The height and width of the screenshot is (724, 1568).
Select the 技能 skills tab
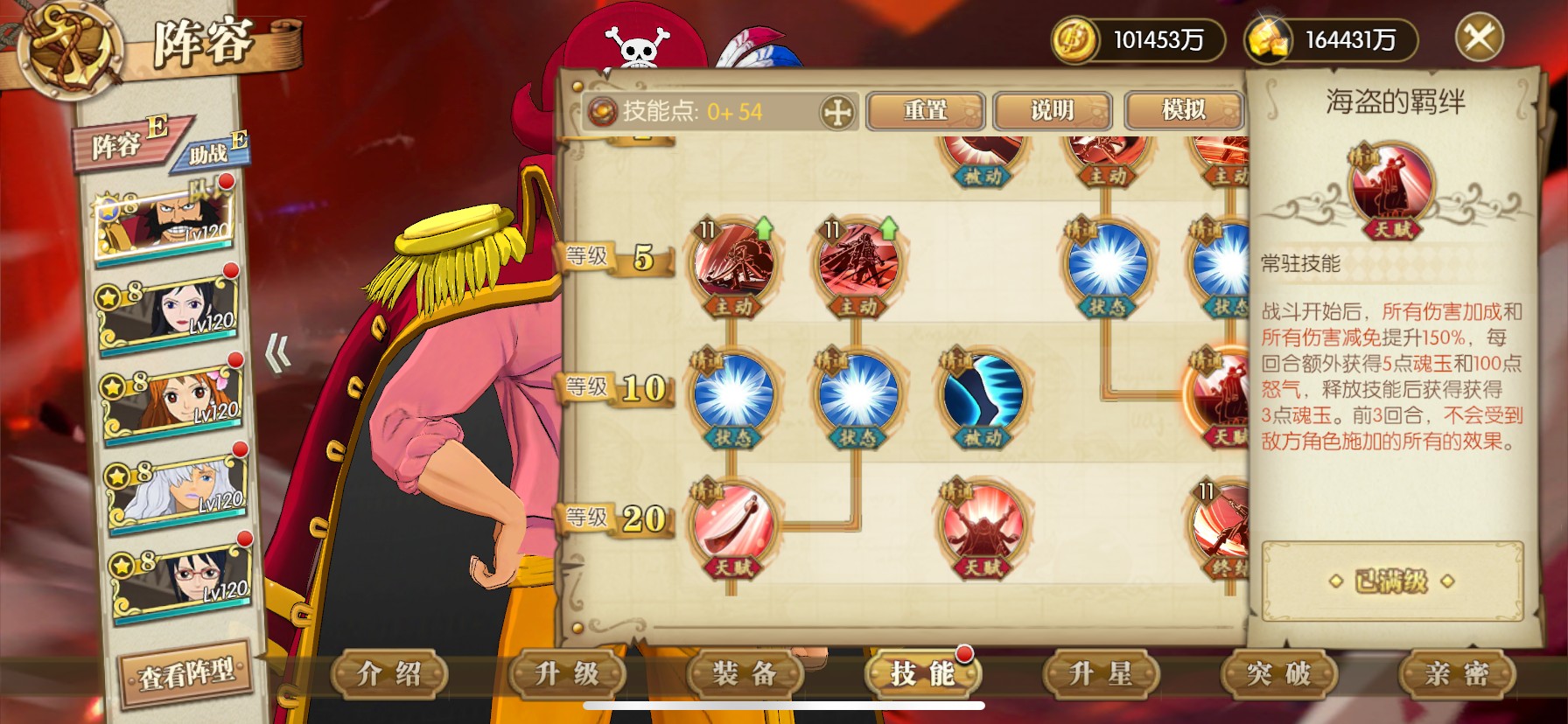922,673
